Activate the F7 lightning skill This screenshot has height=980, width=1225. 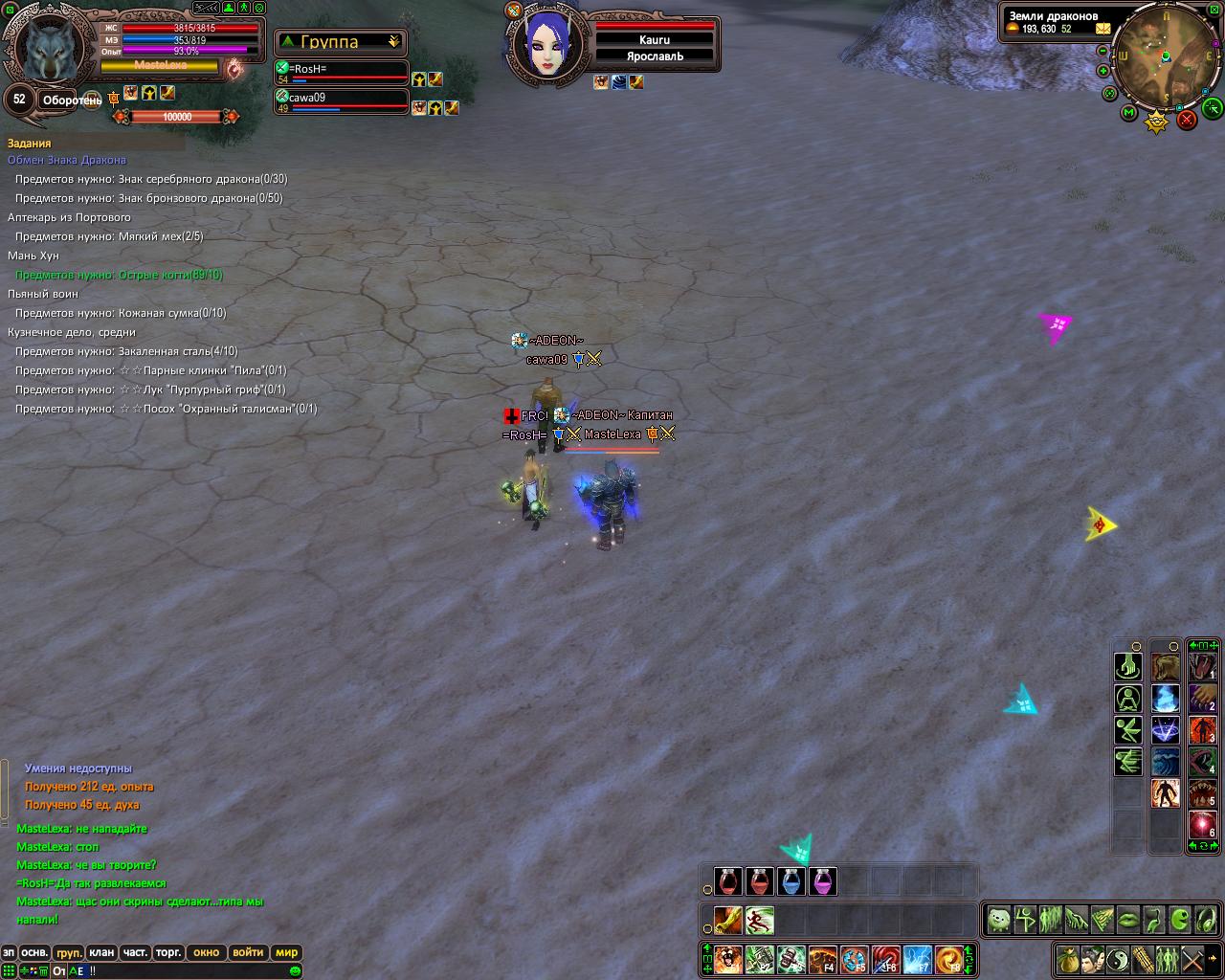918,958
